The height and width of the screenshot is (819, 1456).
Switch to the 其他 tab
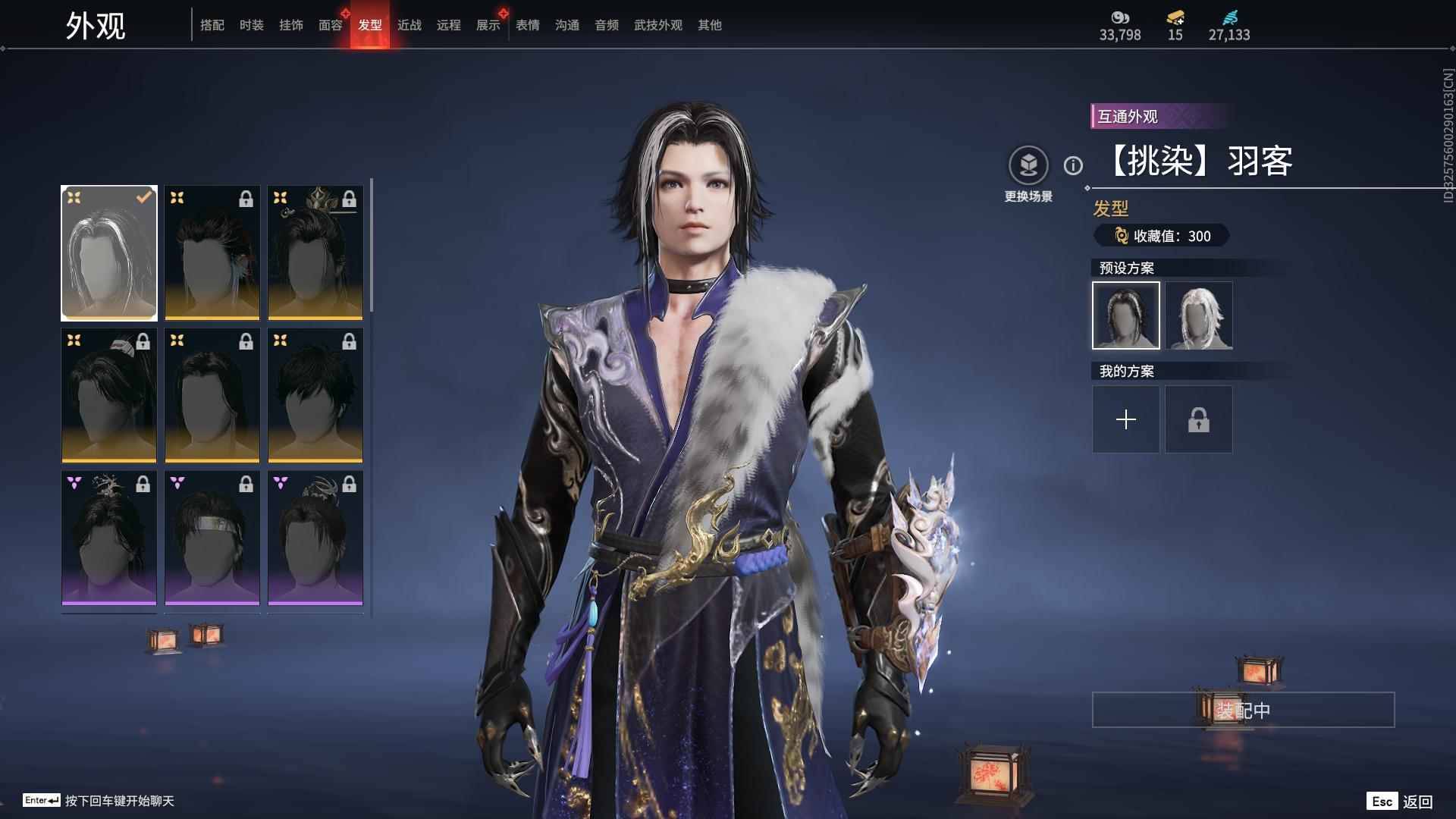pyautogui.click(x=709, y=25)
